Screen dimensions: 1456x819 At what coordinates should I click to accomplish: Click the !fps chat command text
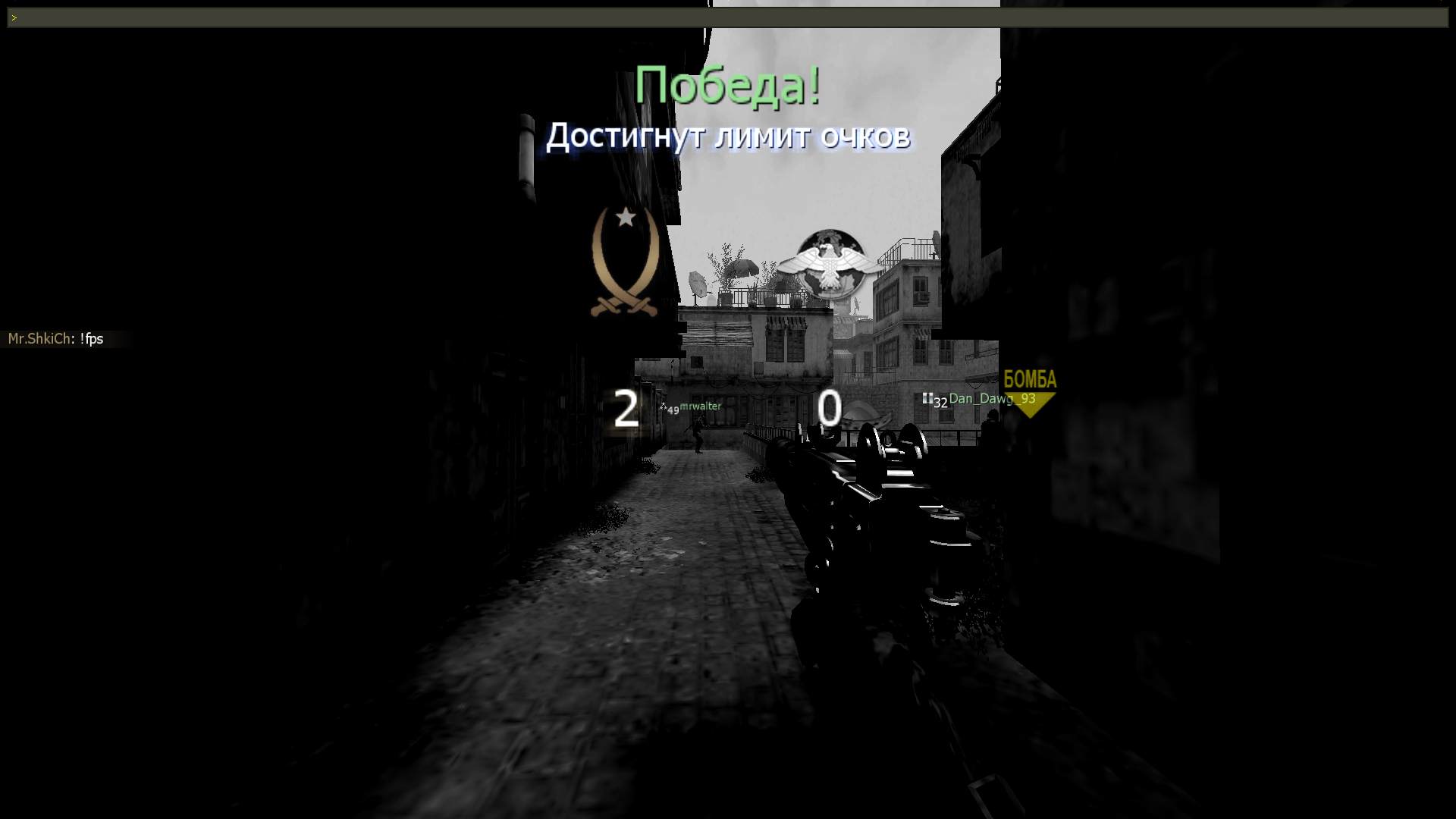[x=93, y=339]
